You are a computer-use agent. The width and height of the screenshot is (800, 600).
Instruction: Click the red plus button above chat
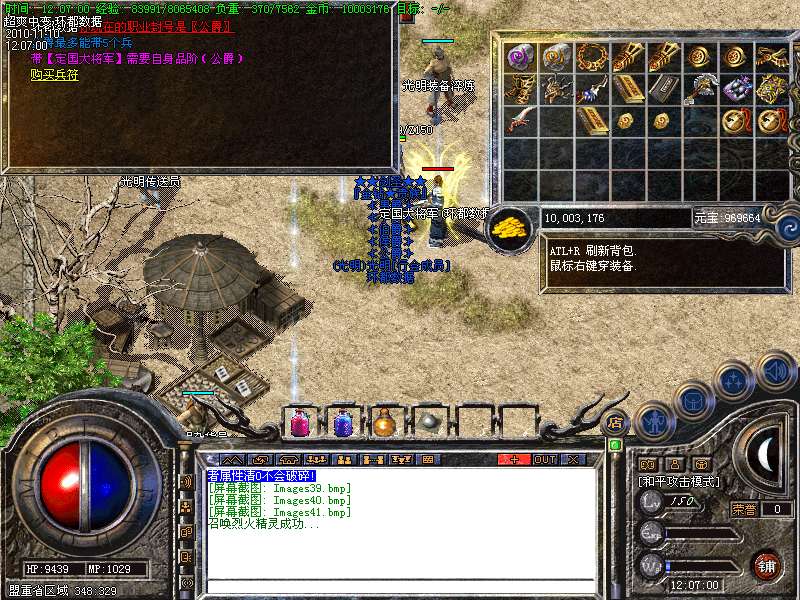tap(514, 460)
